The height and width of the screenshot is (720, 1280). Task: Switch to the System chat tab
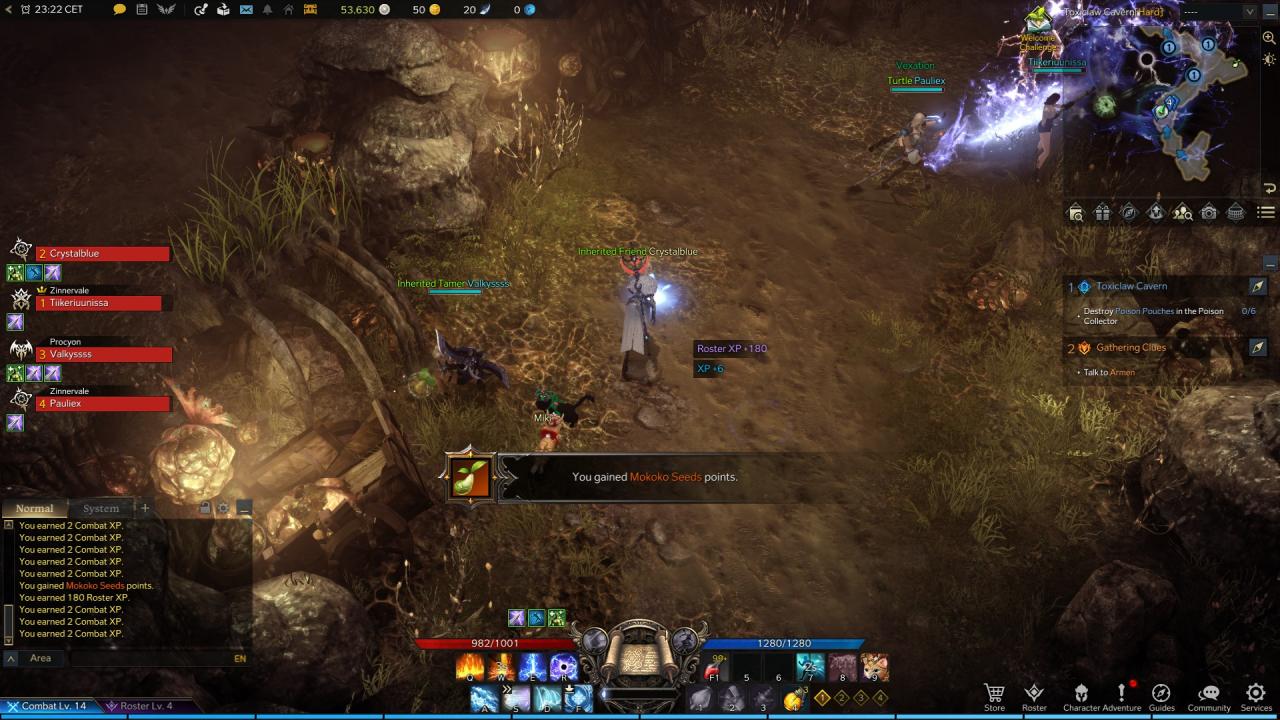pos(100,508)
